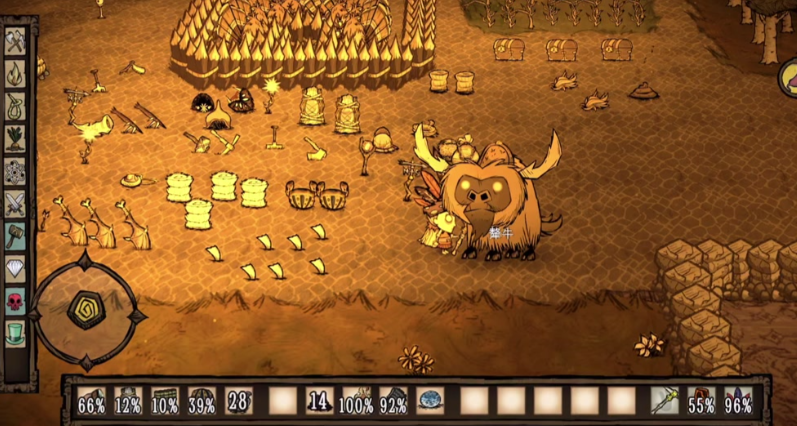The height and width of the screenshot is (426, 797).
Task: Click the yellow spiral virtual joystick
Action: point(84,308)
